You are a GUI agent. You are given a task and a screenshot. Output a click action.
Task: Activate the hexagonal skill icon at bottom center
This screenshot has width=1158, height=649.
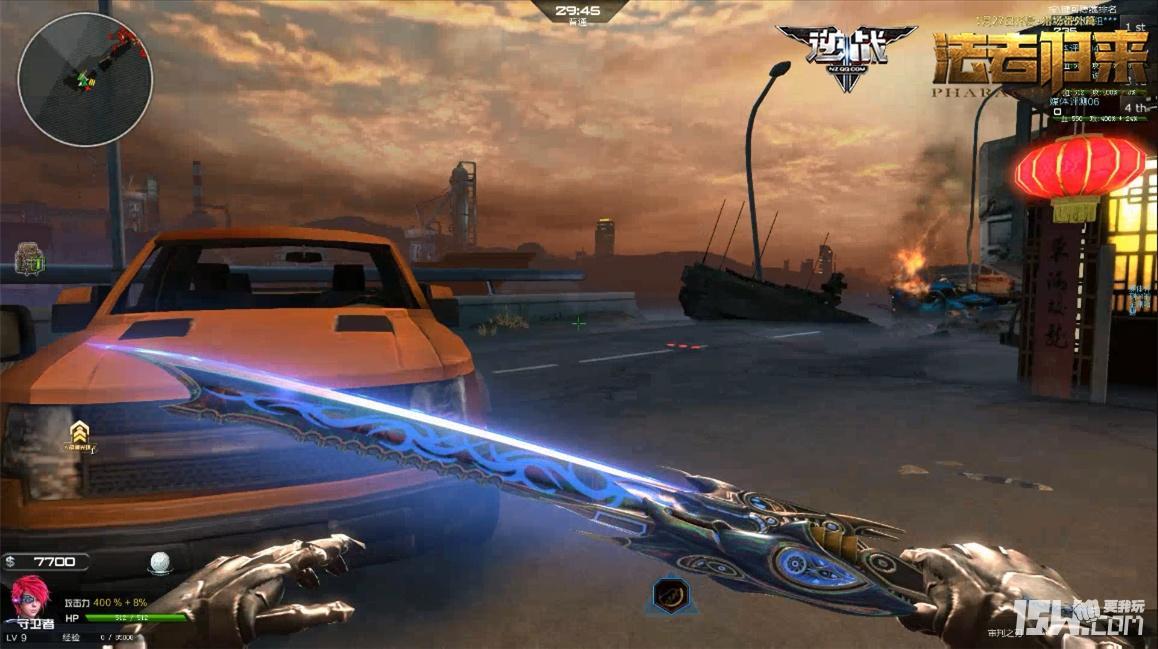tap(668, 595)
